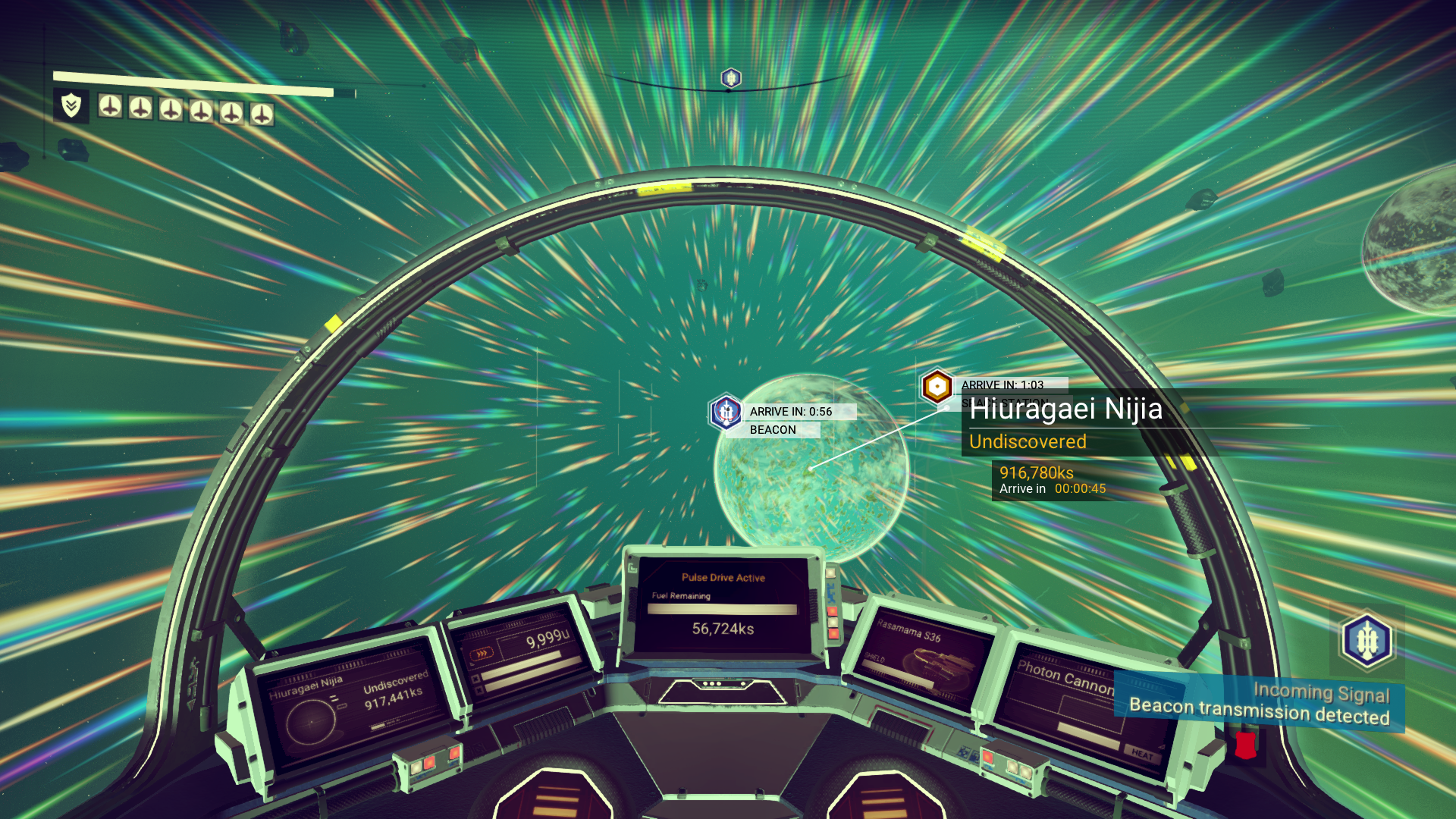
Task: Click the orange hexagon space station marker
Action: (937, 387)
